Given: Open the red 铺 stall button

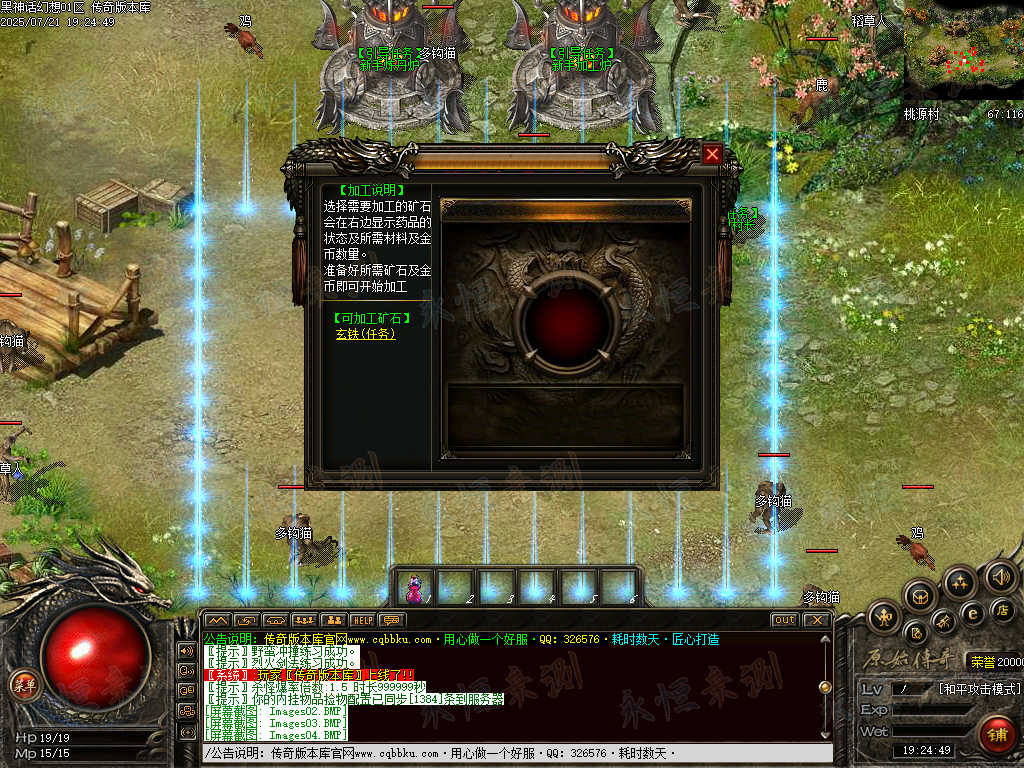Looking at the screenshot, I should [996, 733].
